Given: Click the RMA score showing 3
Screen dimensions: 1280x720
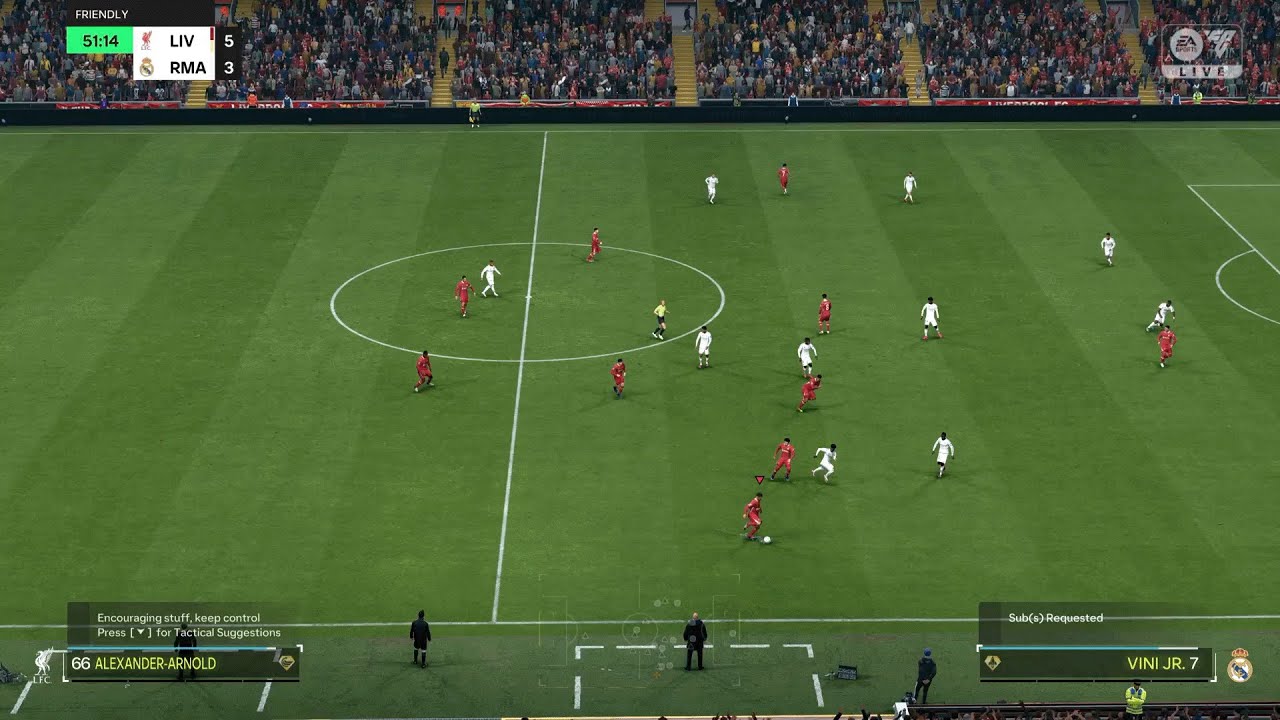Looking at the screenshot, I should click(x=230, y=67).
